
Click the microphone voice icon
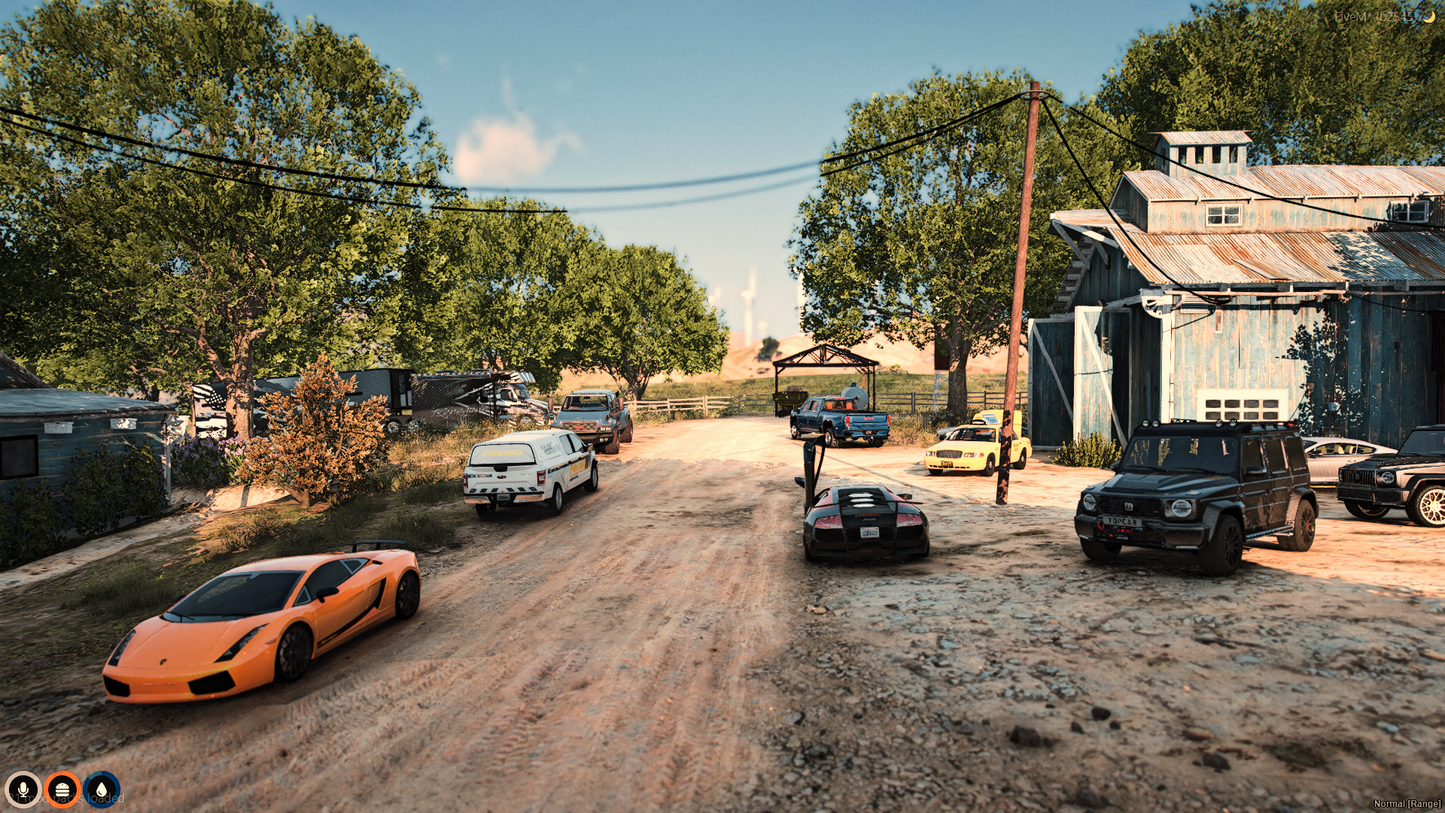click(22, 789)
